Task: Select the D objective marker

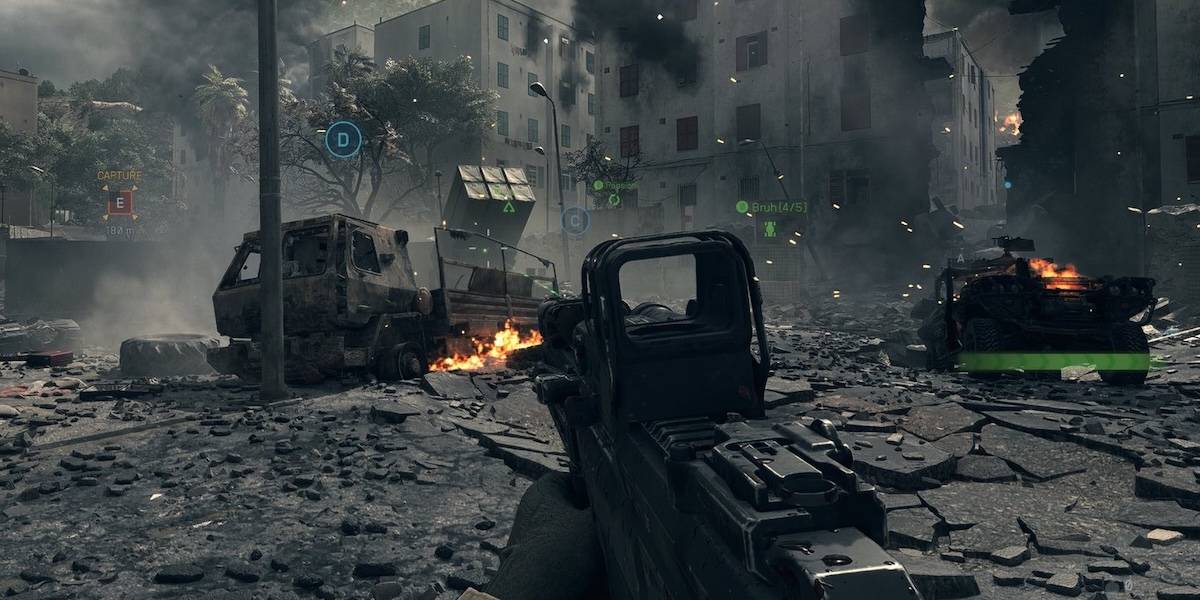Action: 343,139
